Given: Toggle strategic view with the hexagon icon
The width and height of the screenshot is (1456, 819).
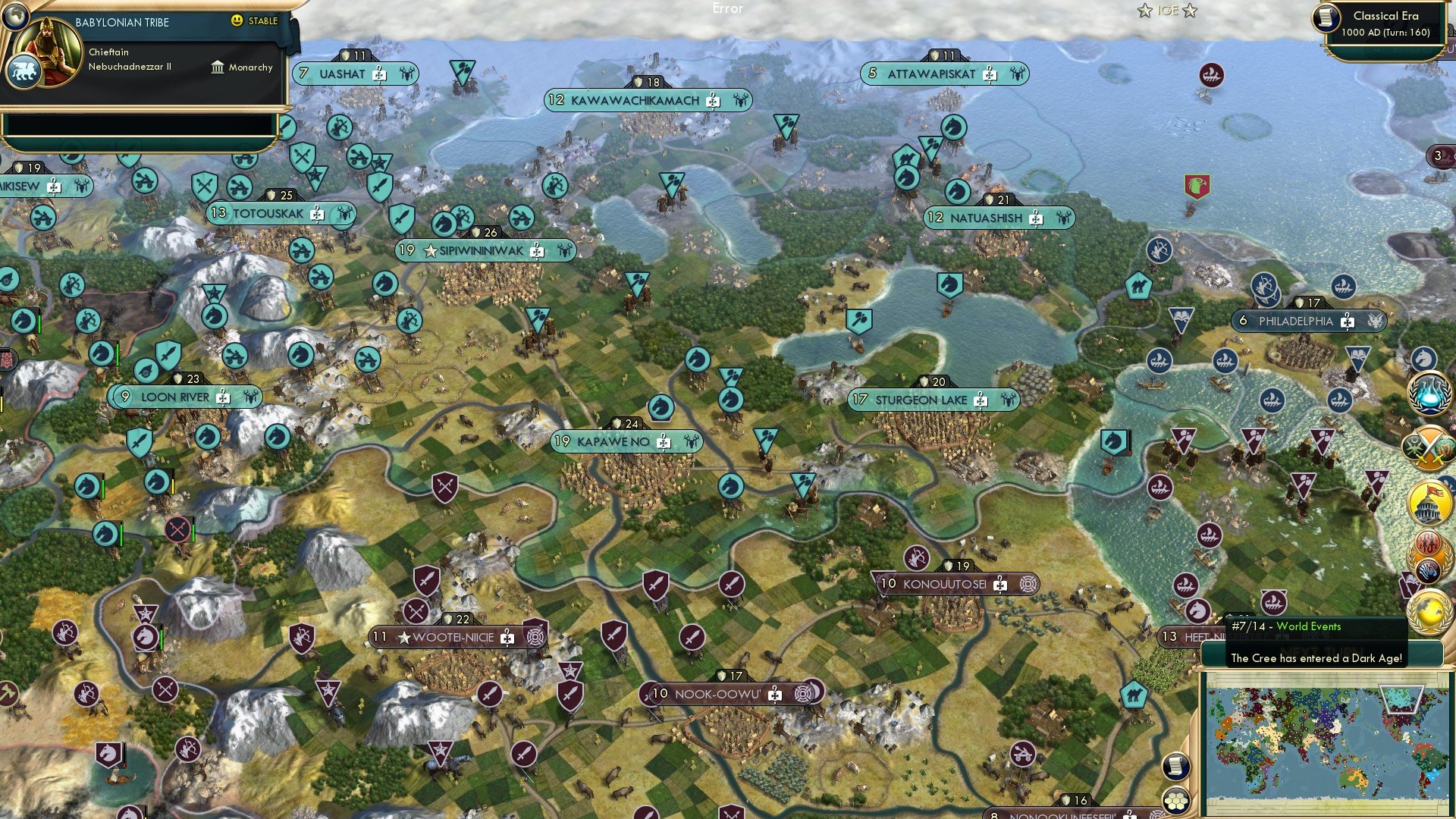Looking at the screenshot, I should (x=1175, y=799).
